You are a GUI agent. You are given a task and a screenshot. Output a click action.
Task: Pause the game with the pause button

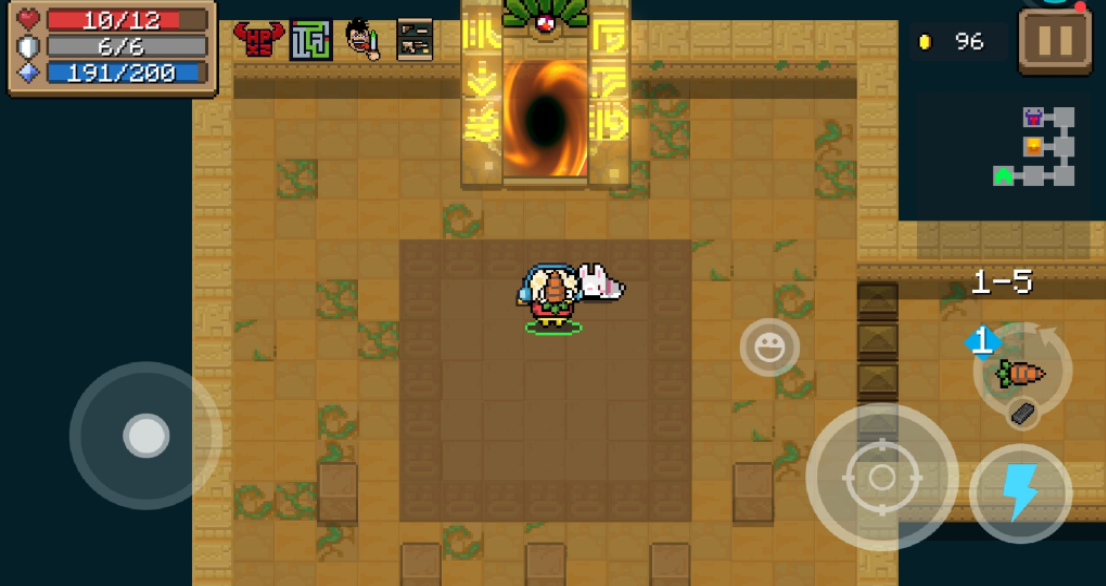pyautogui.click(x=1056, y=41)
